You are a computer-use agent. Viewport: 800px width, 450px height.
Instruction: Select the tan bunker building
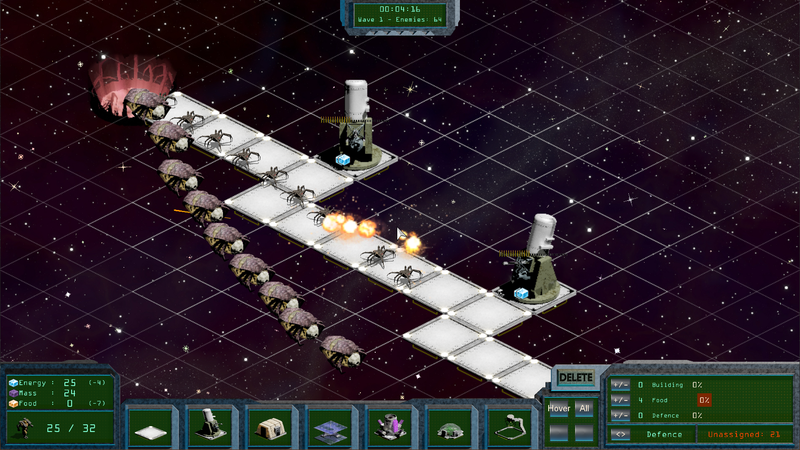(x=269, y=427)
